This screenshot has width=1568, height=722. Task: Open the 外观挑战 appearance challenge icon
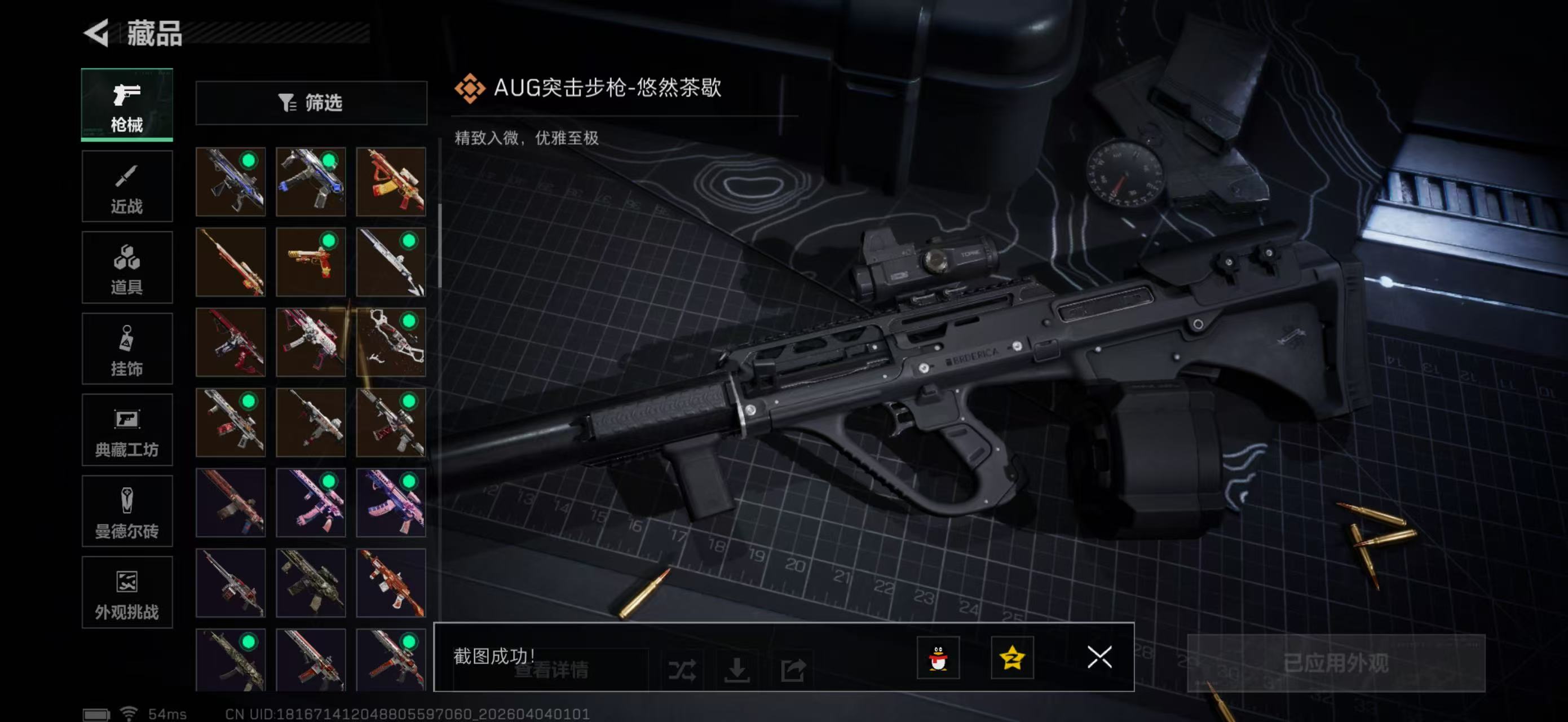127,593
